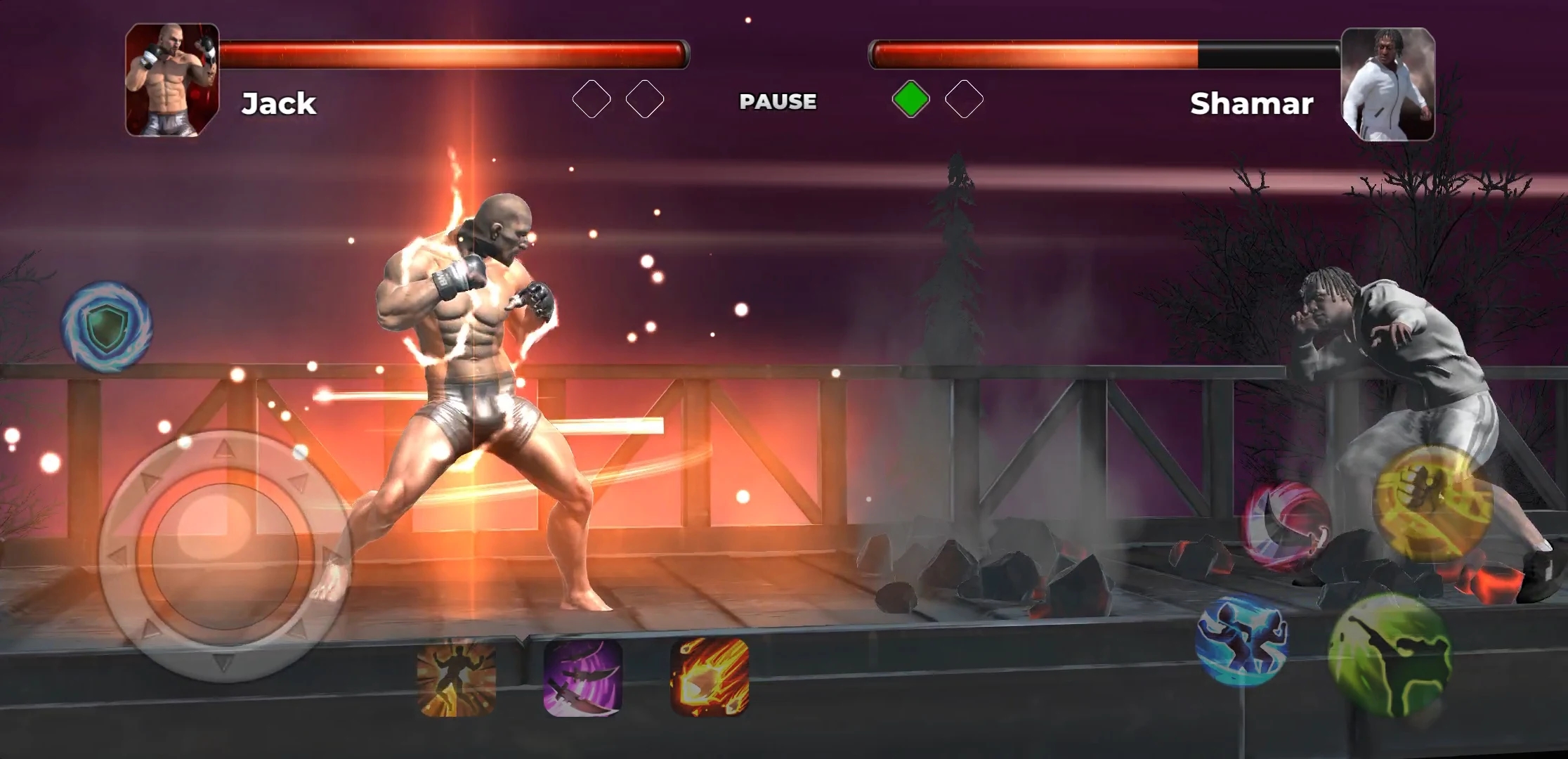
Task: Activate the blue shield block button
Action: click(x=107, y=325)
